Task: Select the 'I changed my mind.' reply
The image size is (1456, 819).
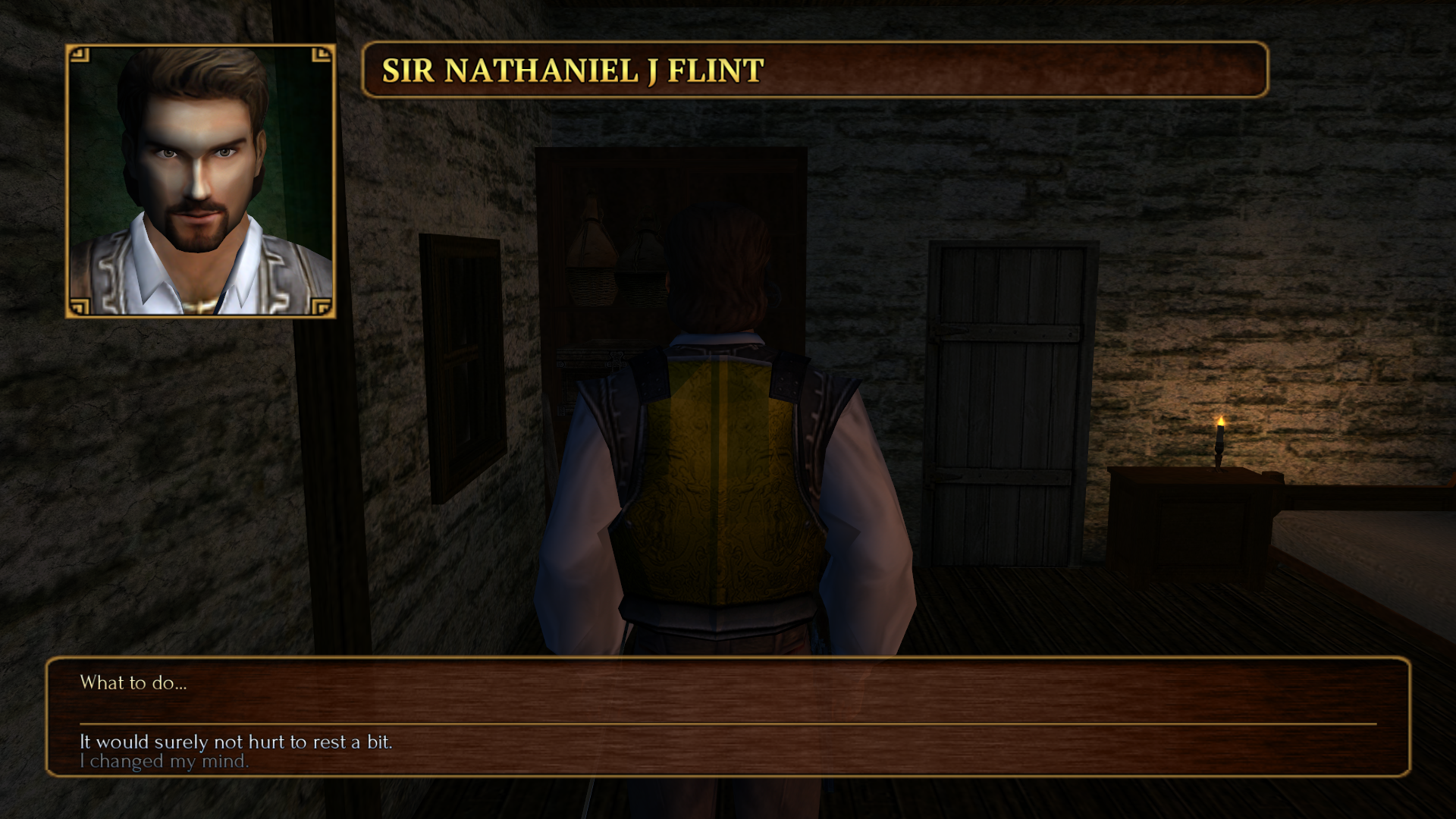Action: point(164,761)
